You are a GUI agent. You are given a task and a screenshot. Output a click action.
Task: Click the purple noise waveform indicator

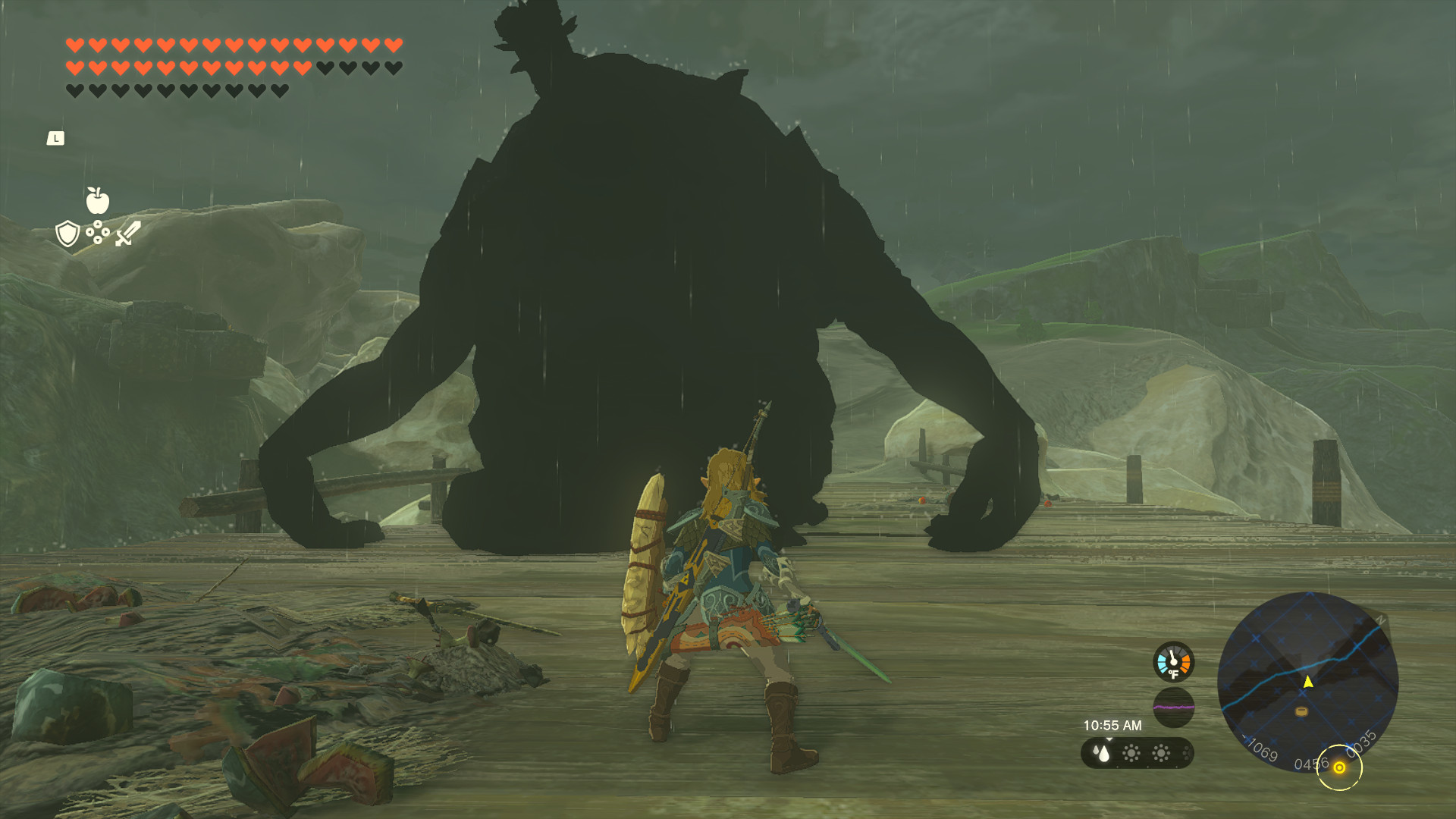(1174, 708)
